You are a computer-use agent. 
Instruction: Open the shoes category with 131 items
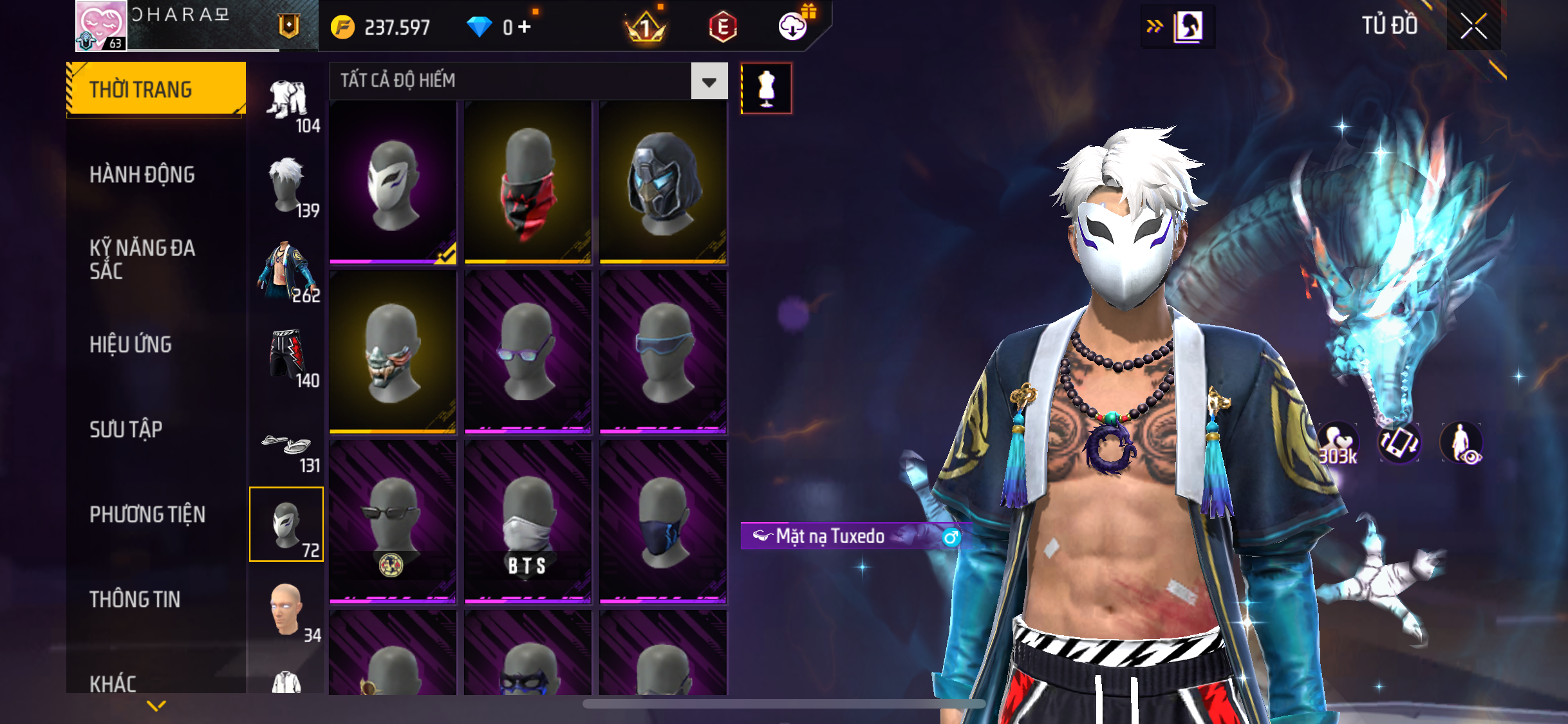point(287,447)
